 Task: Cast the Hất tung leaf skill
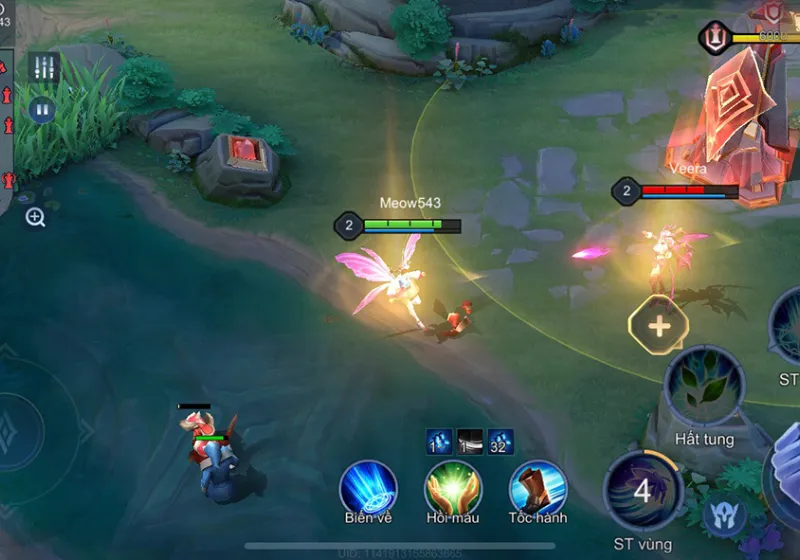click(x=704, y=385)
